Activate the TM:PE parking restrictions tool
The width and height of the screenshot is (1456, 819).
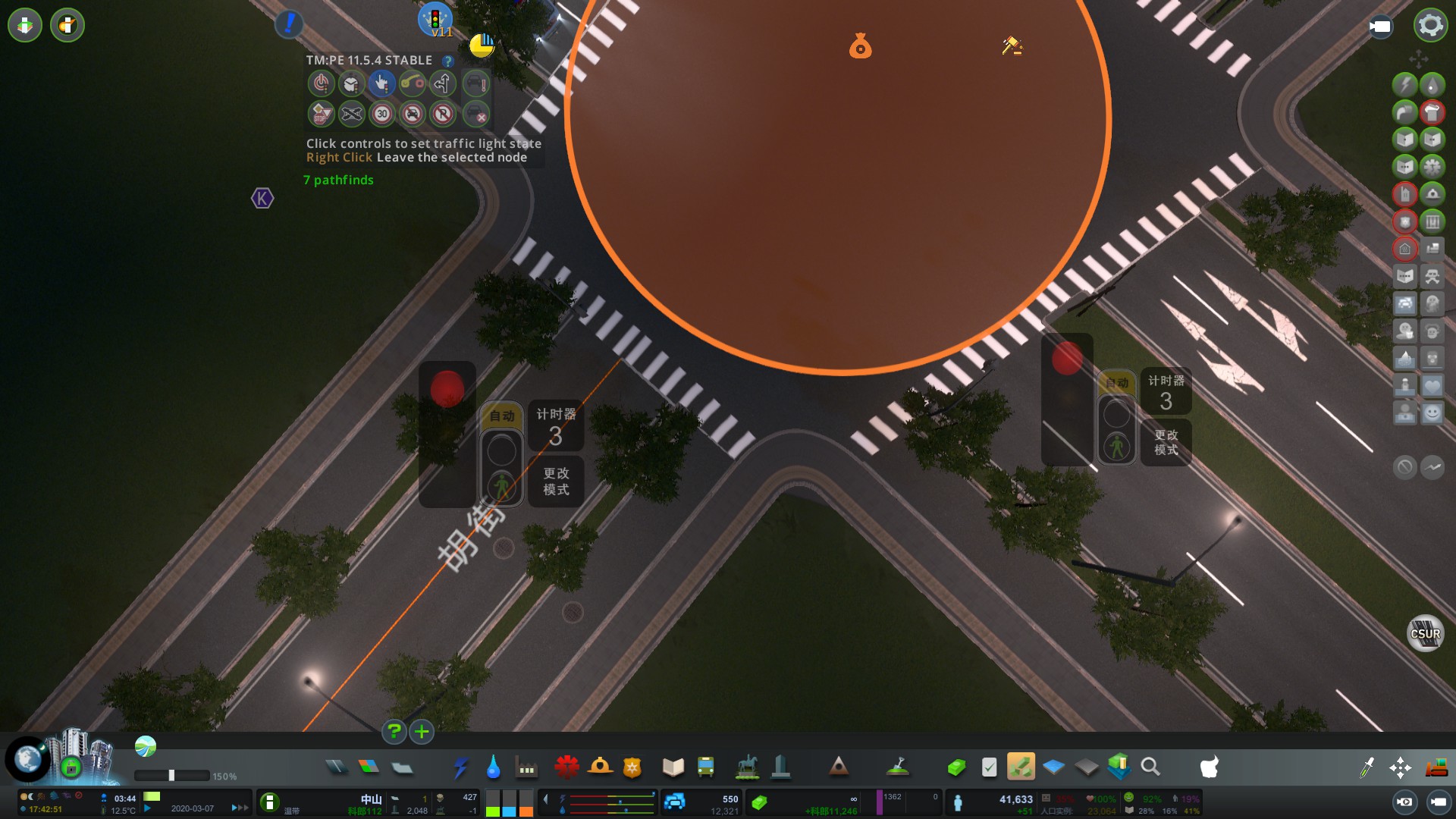pos(443,115)
